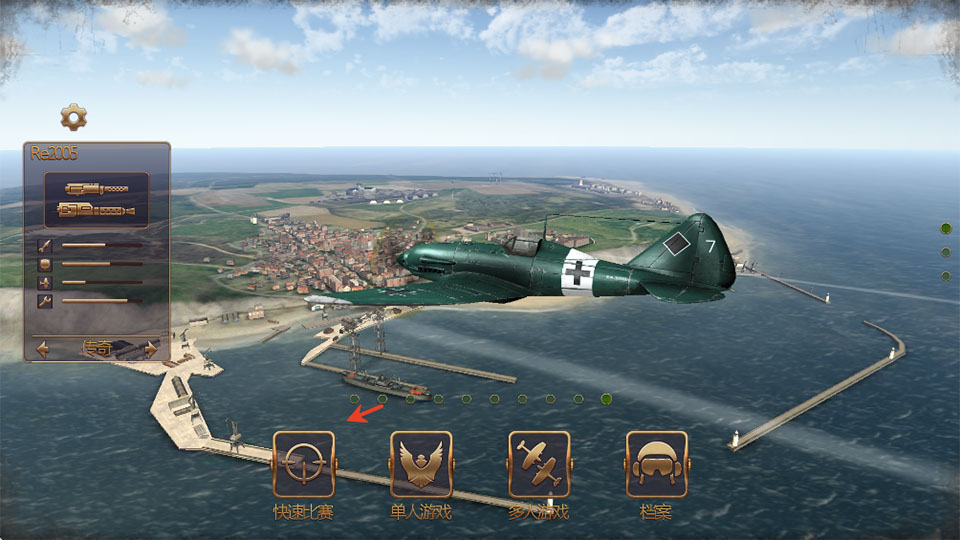Open single player mode (单人游戏)
The image size is (960, 540).
click(x=421, y=464)
